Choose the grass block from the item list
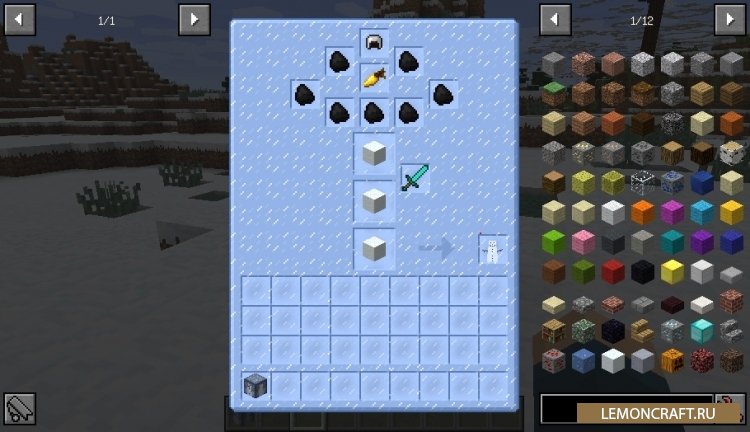Screen dimensions: 750x432 554,94
